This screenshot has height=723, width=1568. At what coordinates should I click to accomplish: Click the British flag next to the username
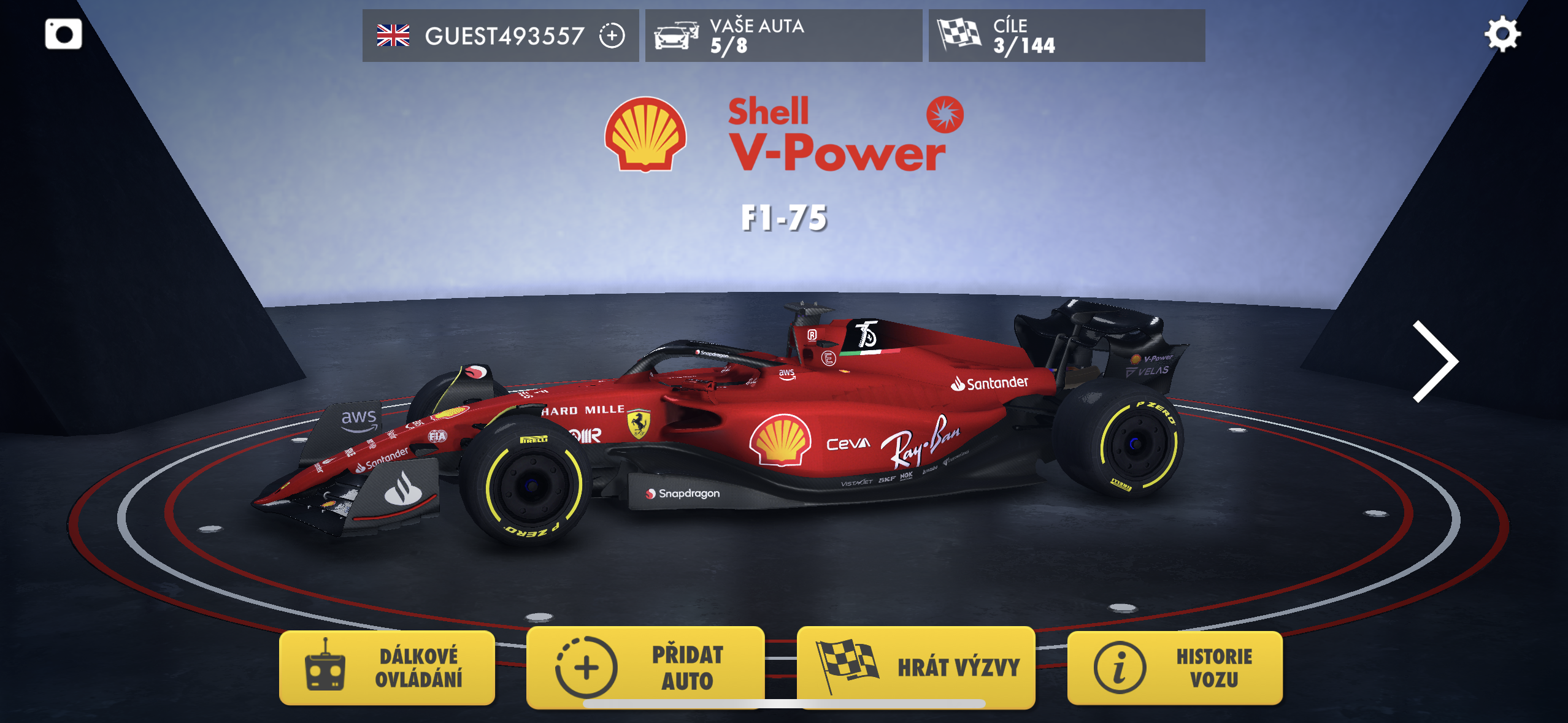tap(394, 36)
